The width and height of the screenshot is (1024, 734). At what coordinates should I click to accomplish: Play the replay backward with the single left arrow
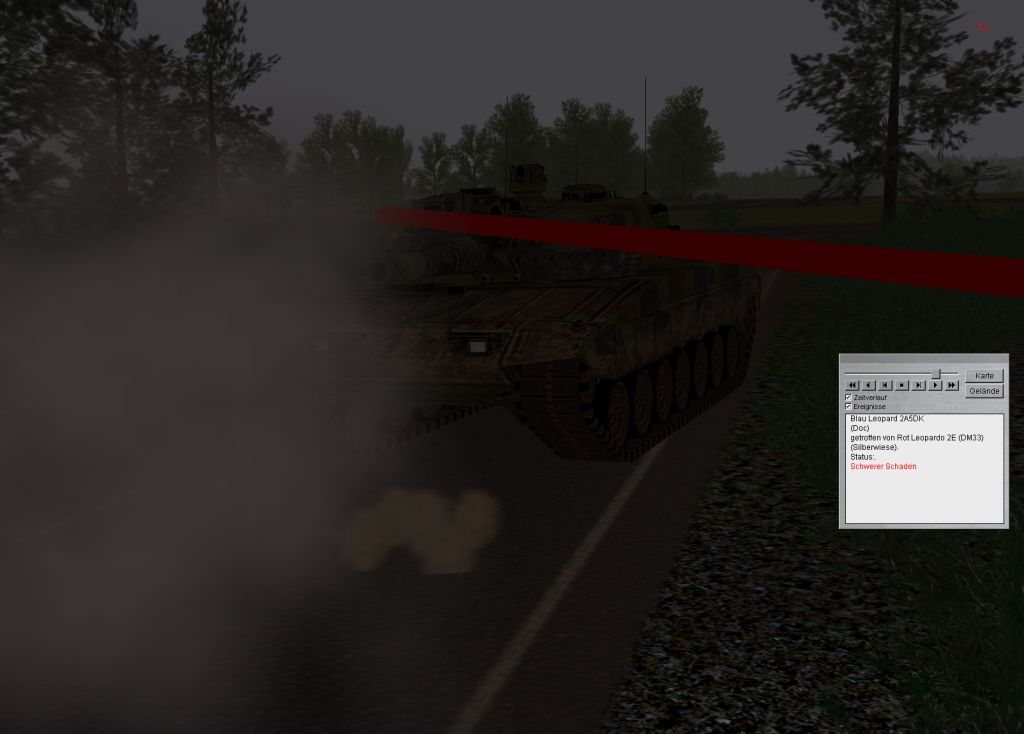coord(869,385)
